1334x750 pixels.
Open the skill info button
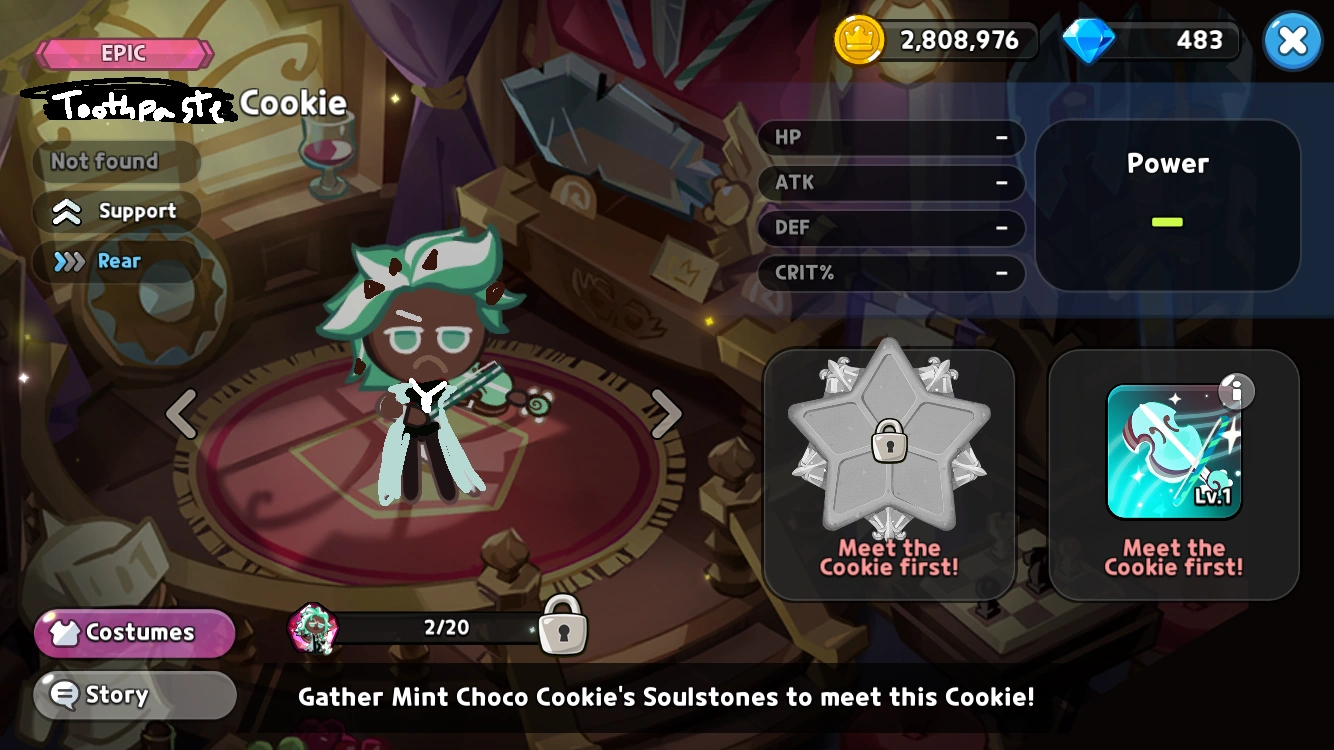click(x=1235, y=392)
